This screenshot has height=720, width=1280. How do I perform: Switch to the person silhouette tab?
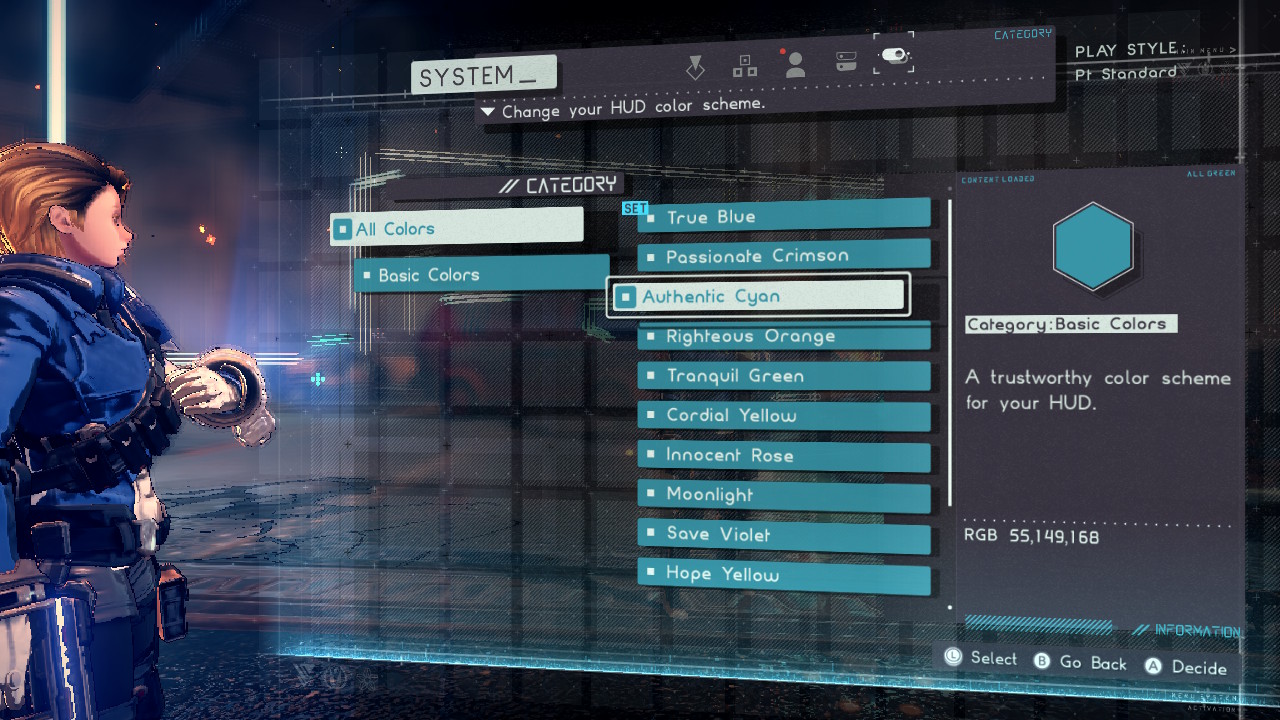click(x=796, y=65)
